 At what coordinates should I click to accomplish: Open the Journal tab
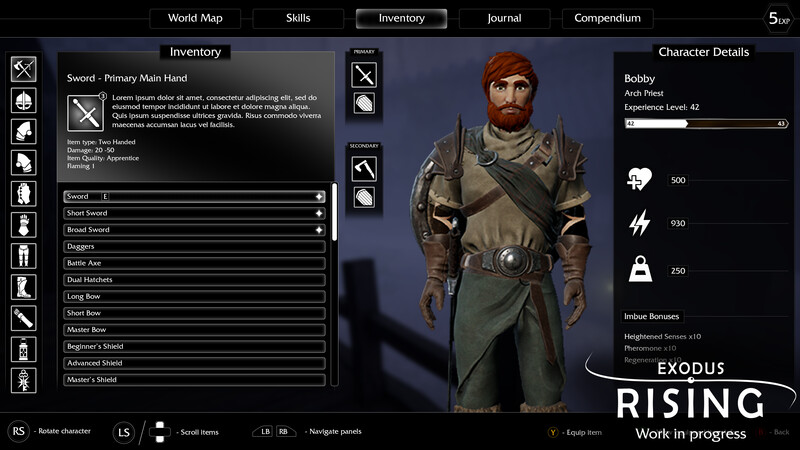[x=504, y=18]
